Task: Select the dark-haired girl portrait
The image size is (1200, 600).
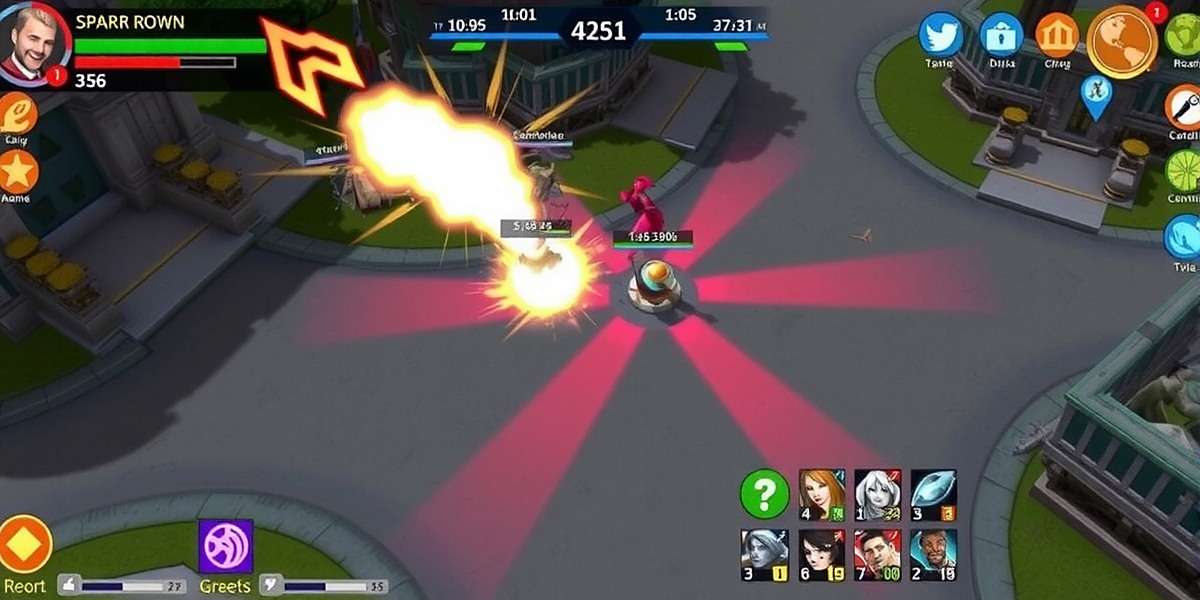Action: [822, 555]
